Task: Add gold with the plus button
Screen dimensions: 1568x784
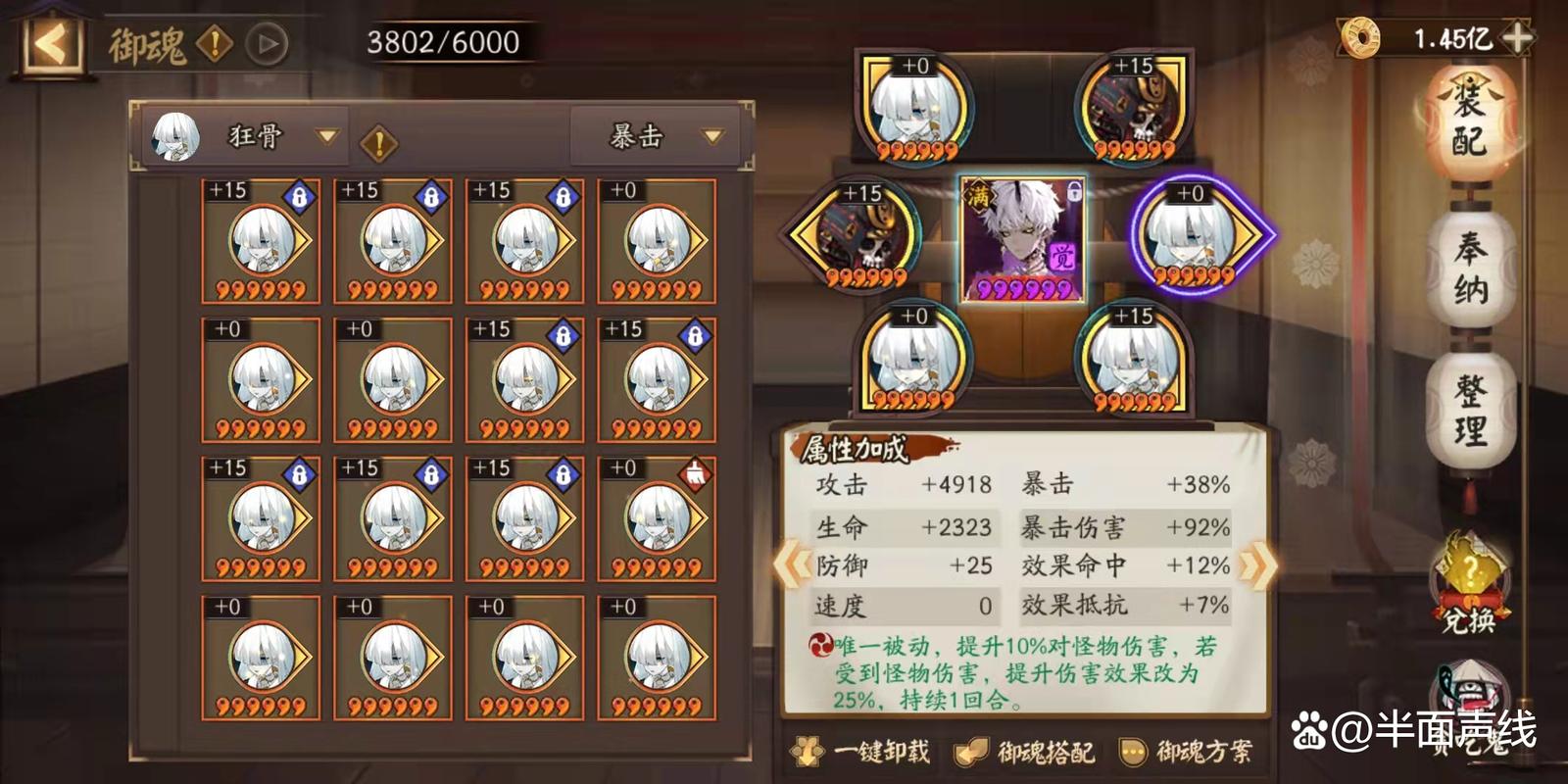Action: click(x=1517, y=38)
